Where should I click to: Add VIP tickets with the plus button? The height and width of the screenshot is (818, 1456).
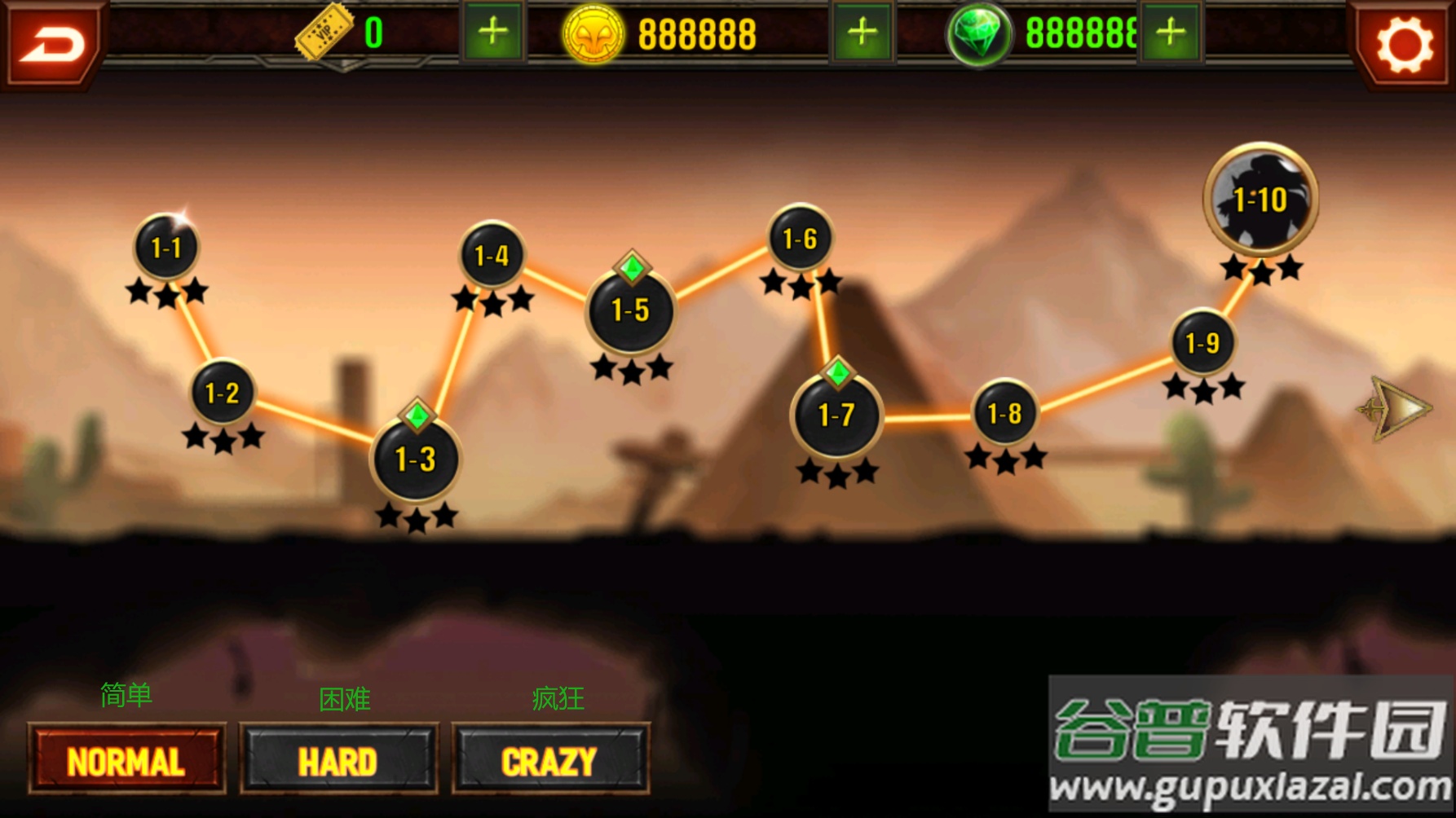[x=492, y=33]
